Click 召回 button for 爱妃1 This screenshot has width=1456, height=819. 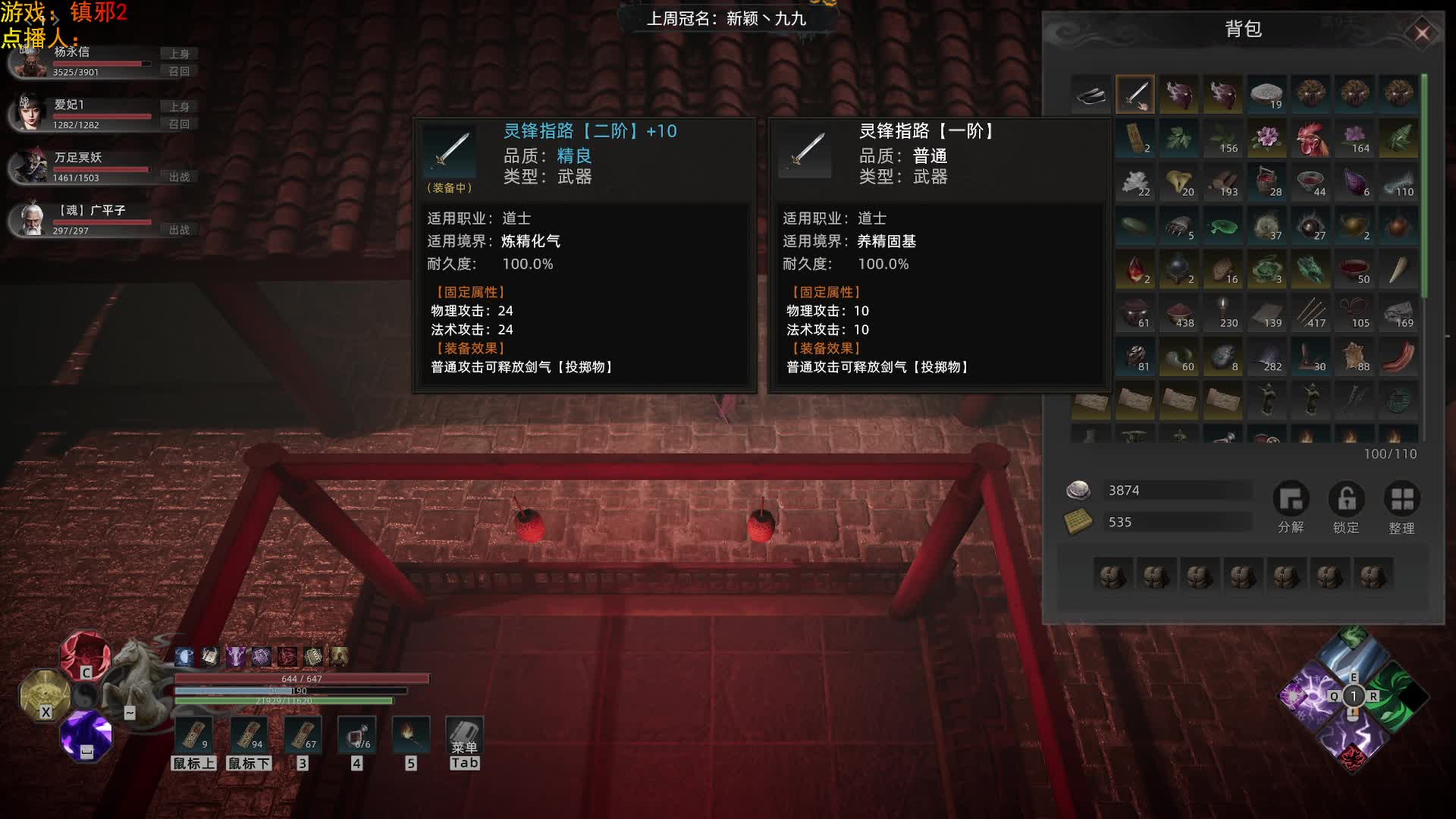(x=179, y=124)
